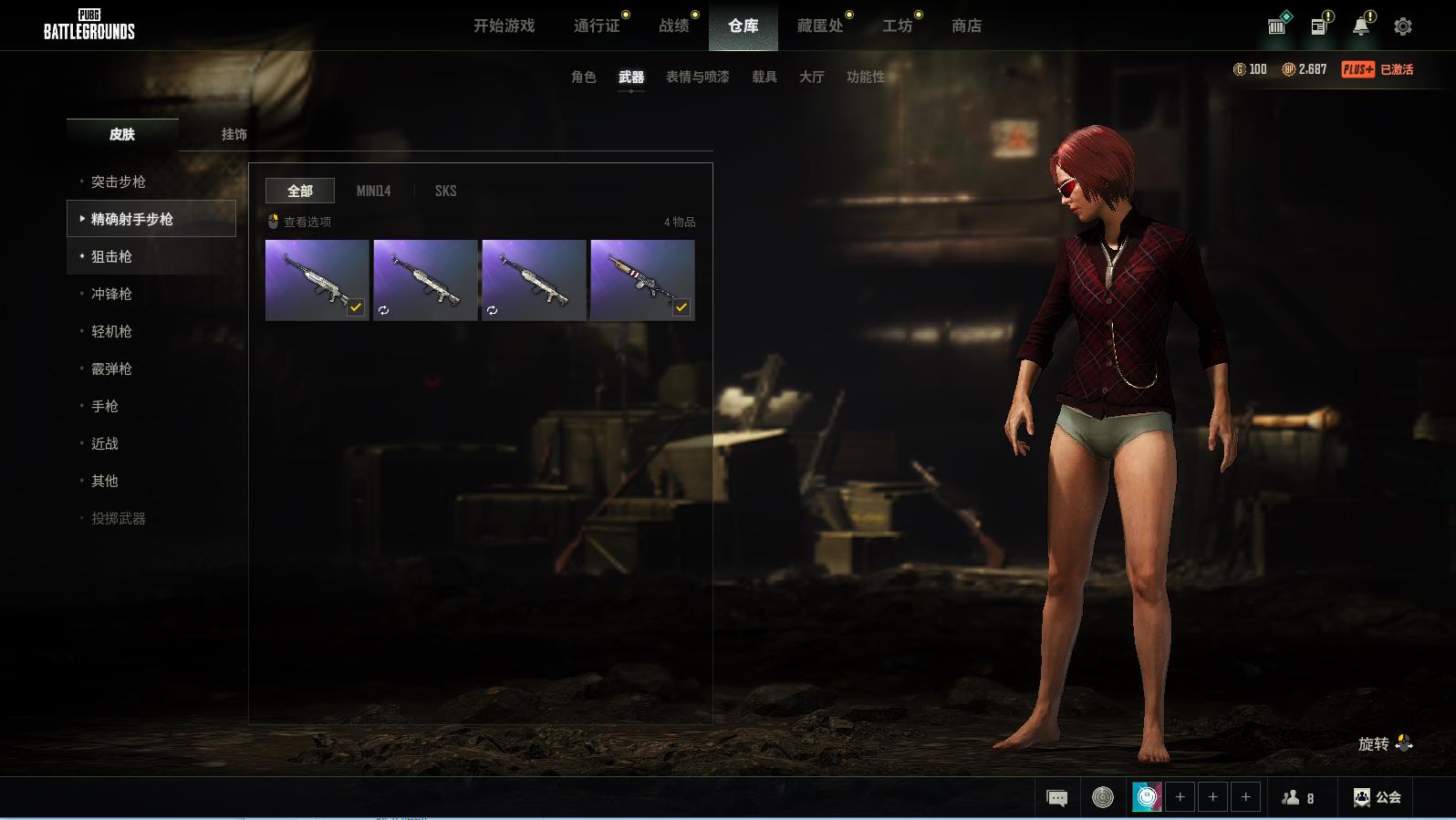Screen dimensions: 1456x820
Task: Choose the 冲锋枪 SMG category
Action: click(x=111, y=294)
